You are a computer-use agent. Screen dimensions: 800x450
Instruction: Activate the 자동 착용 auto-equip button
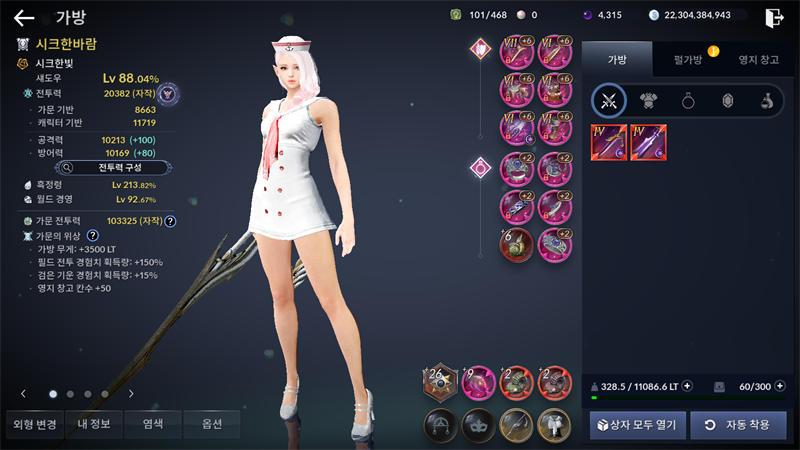pos(737,425)
